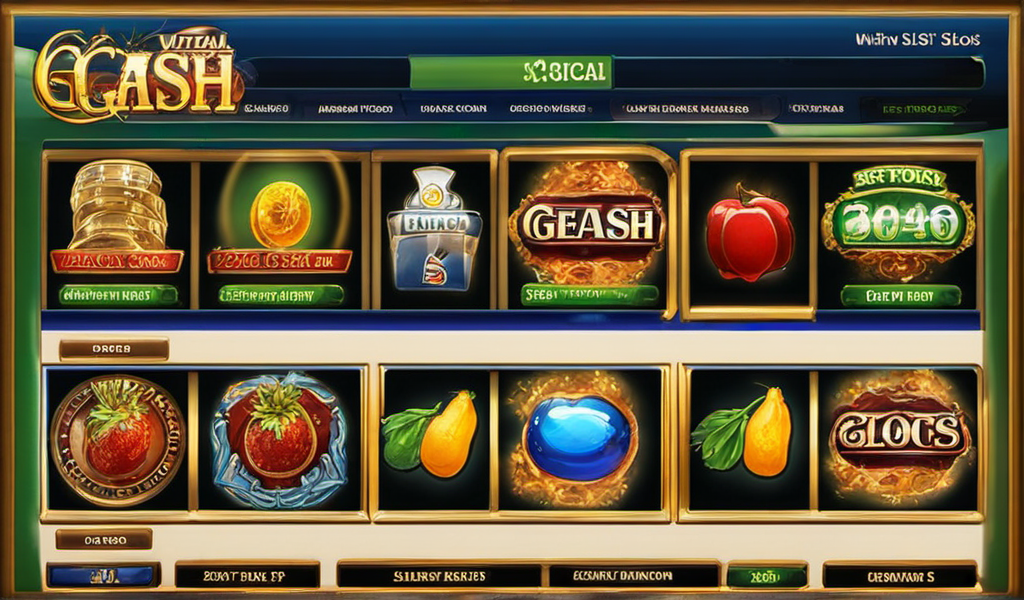Click green button below the GEASH tile
Viewport: 1024px width, 600px height.
tap(590, 295)
